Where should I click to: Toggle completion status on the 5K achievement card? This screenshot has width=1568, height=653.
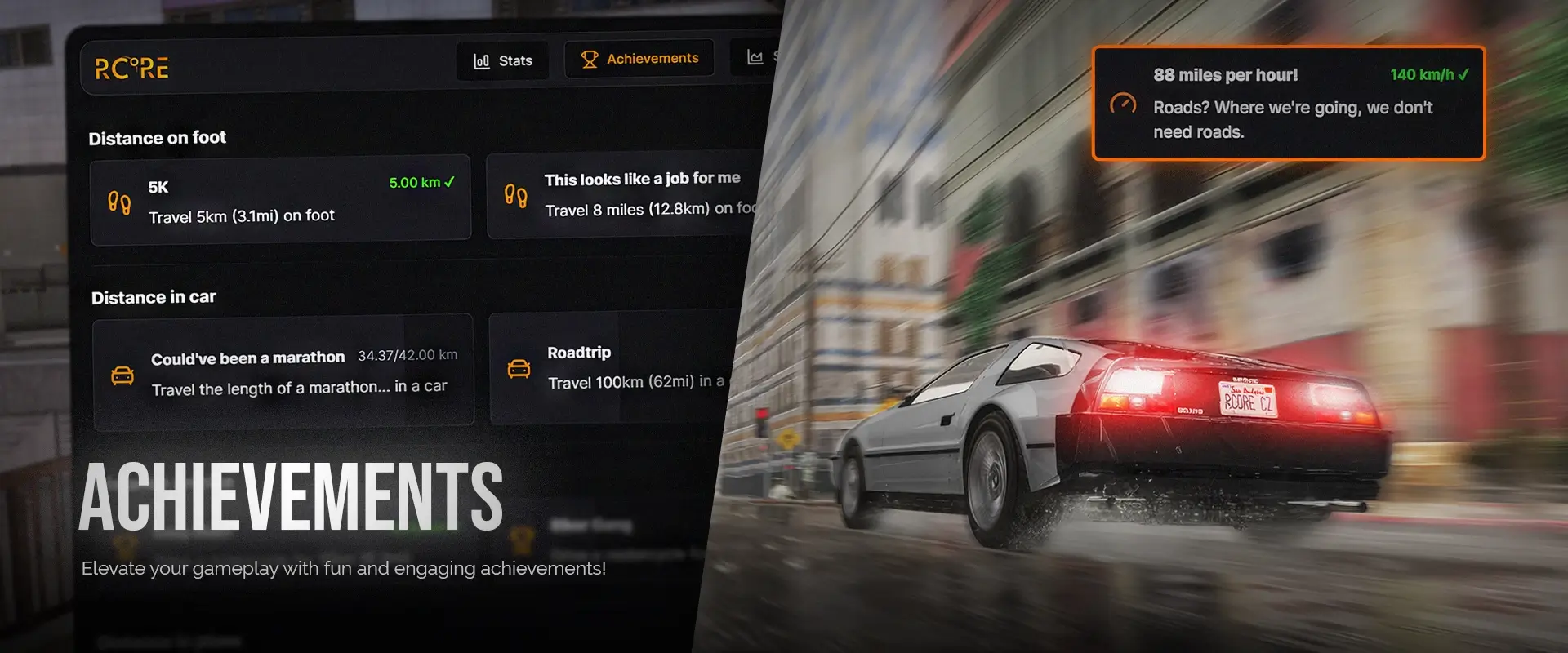[282, 198]
